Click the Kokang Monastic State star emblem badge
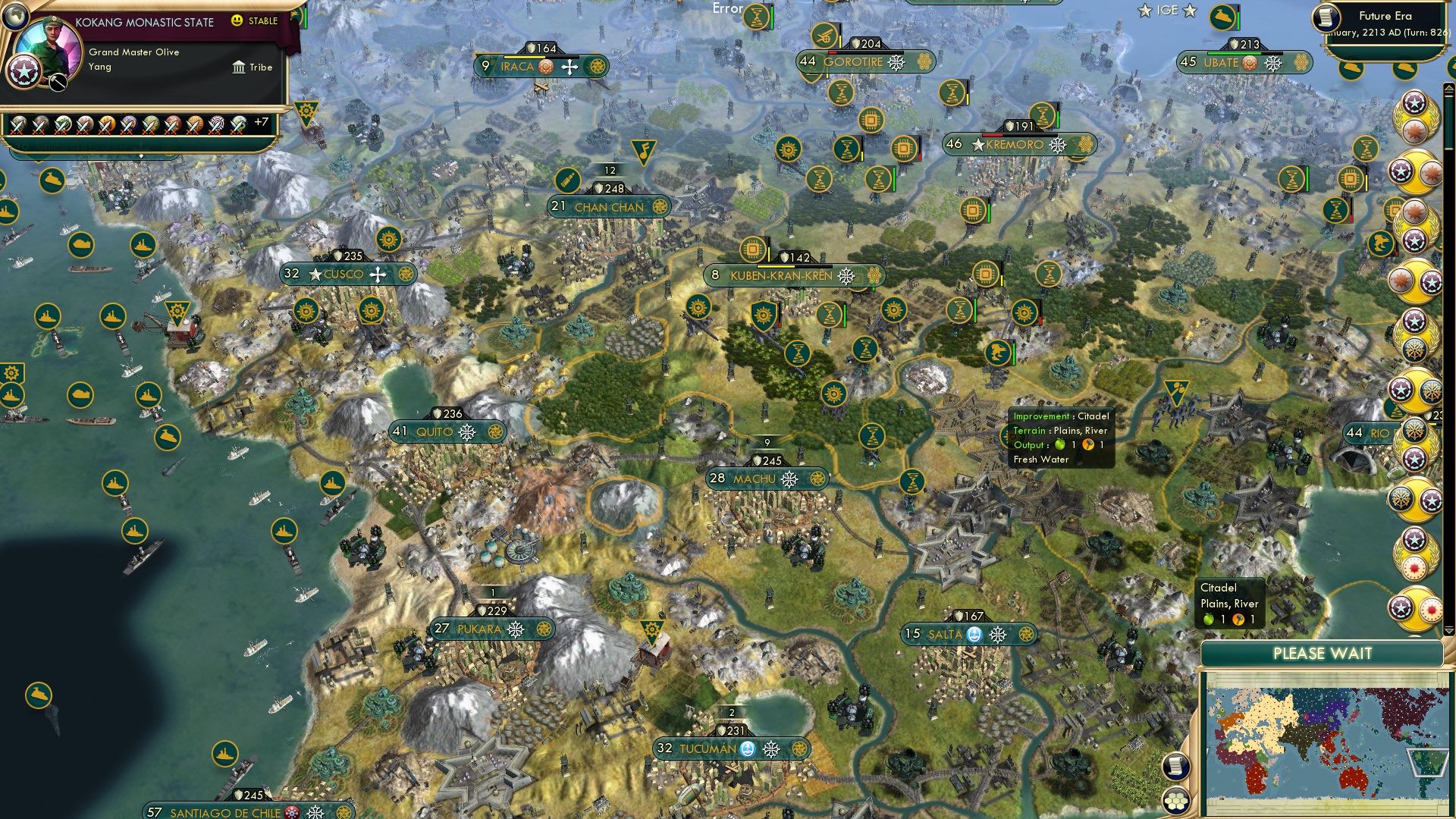Image resolution: width=1456 pixels, height=819 pixels. 24,72
